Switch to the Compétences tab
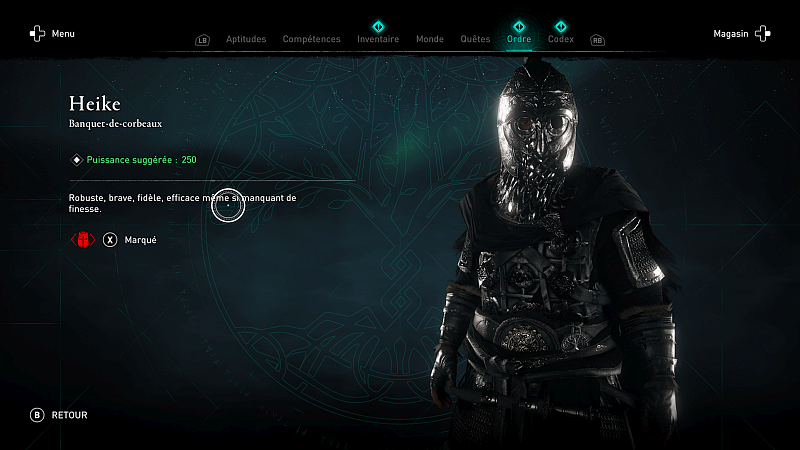The height and width of the screenshot is (450, 800). point(311,40)
